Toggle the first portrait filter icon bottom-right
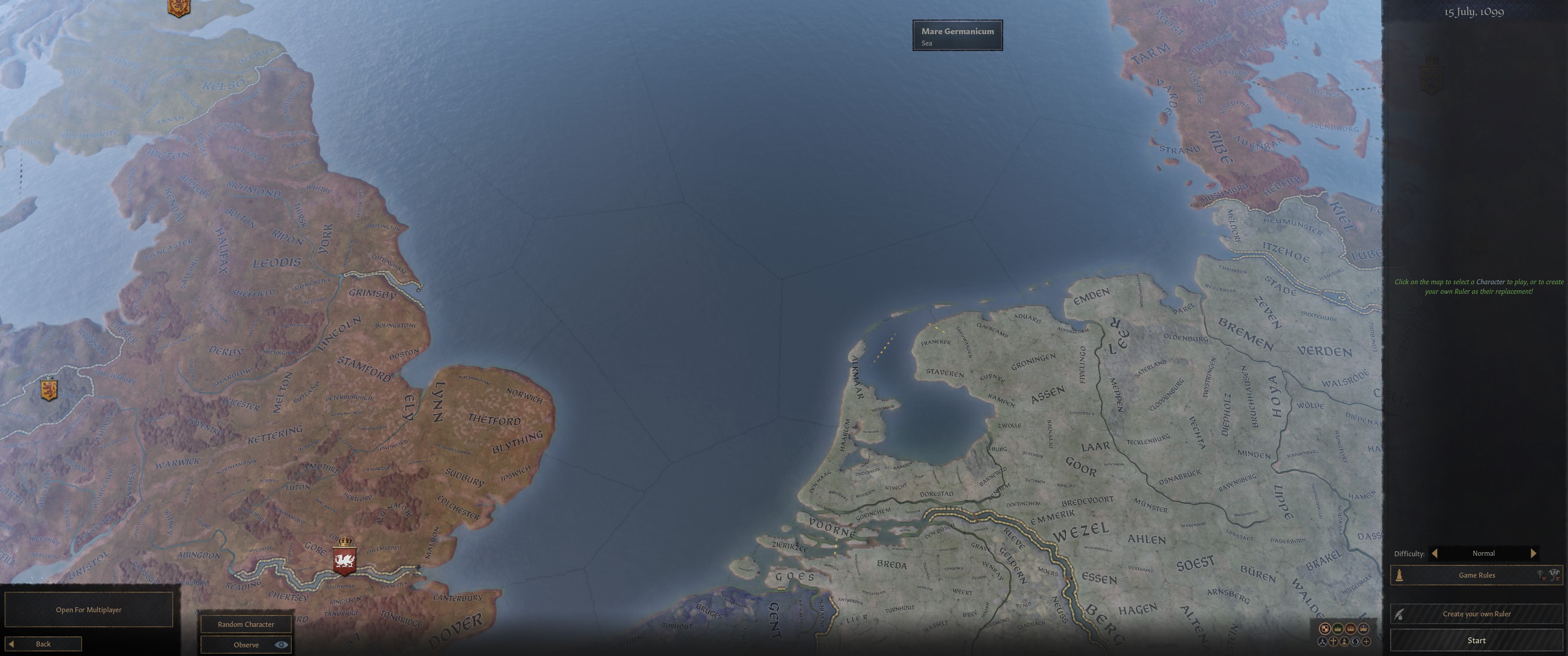 tap(1326, 629)
